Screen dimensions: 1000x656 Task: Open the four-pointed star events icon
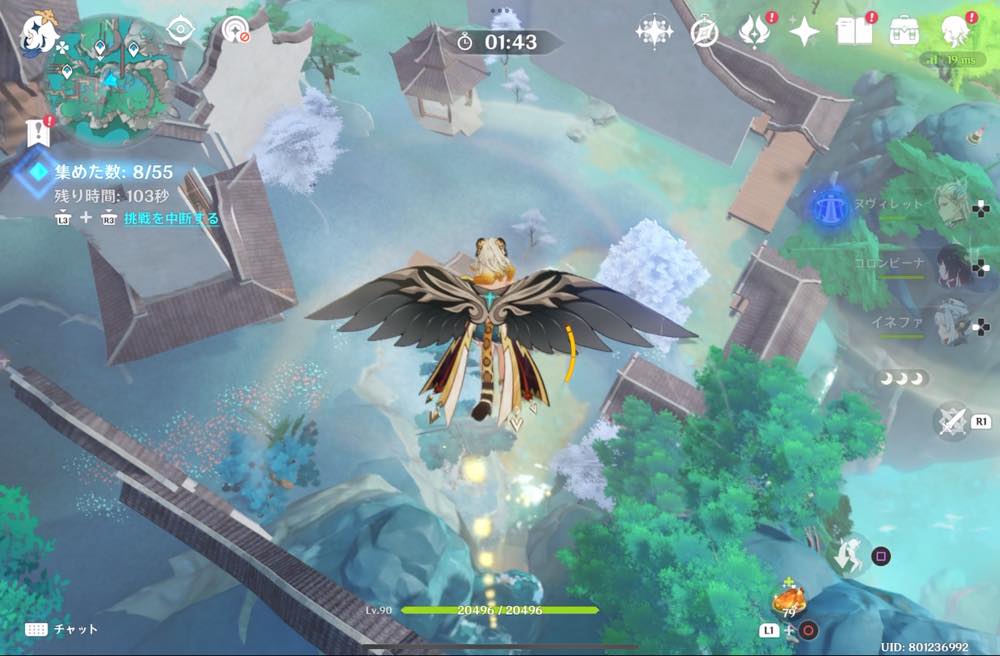pos(803,32)
